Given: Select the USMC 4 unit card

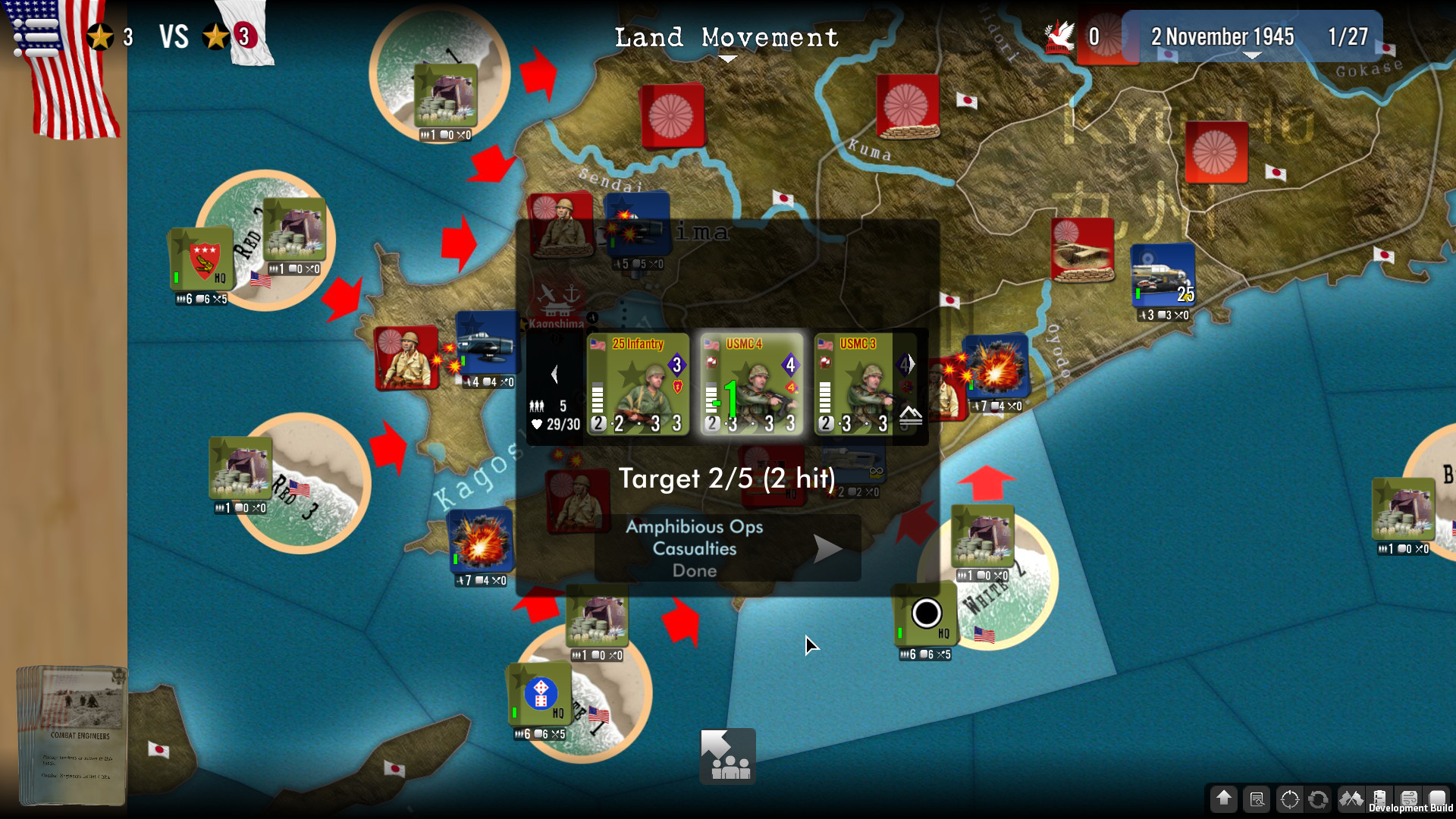Looking at the screenshot, I should click(x=752, y=384).
